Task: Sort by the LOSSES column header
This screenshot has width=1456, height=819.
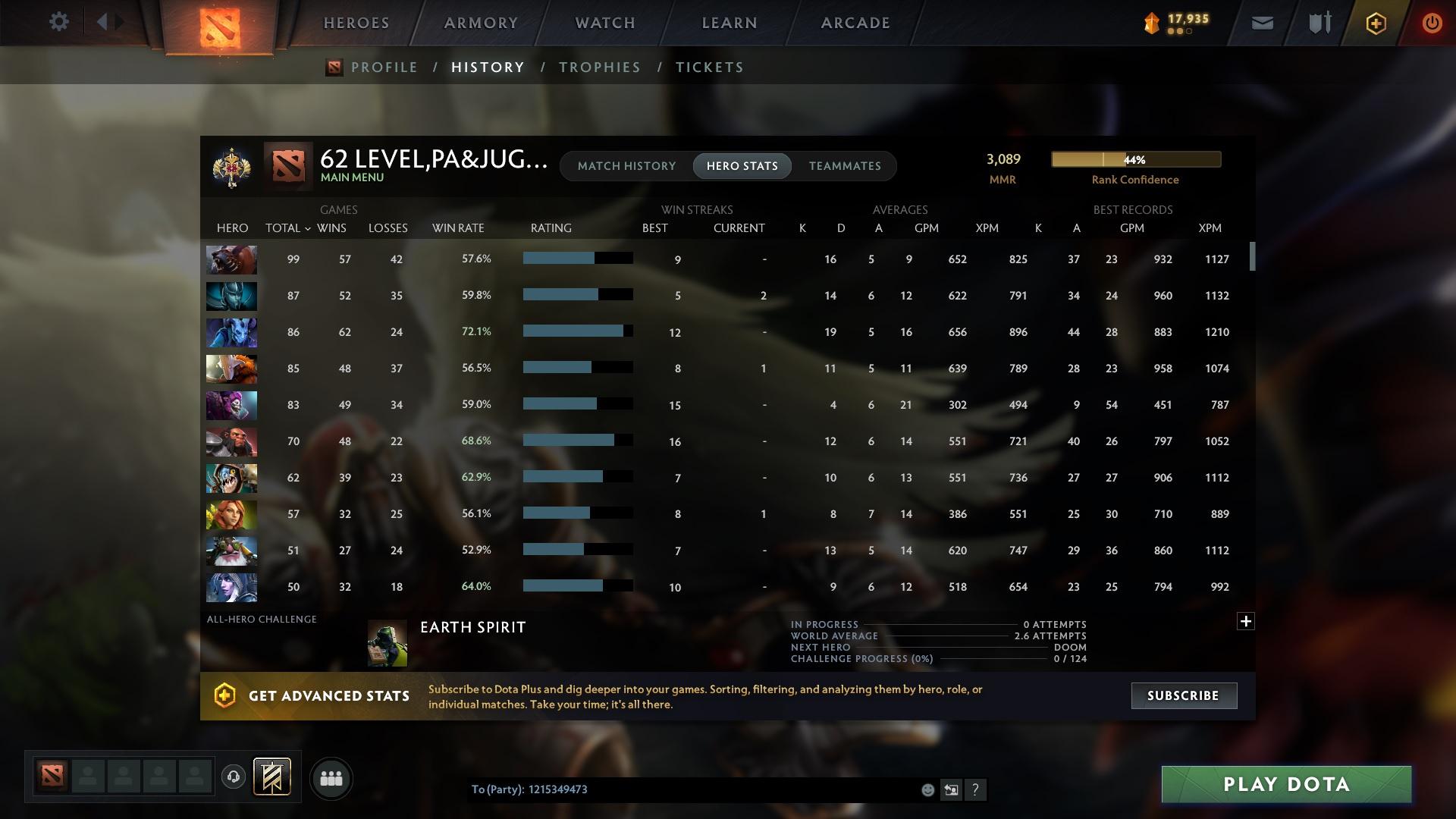Action: (x=388, y=227)
